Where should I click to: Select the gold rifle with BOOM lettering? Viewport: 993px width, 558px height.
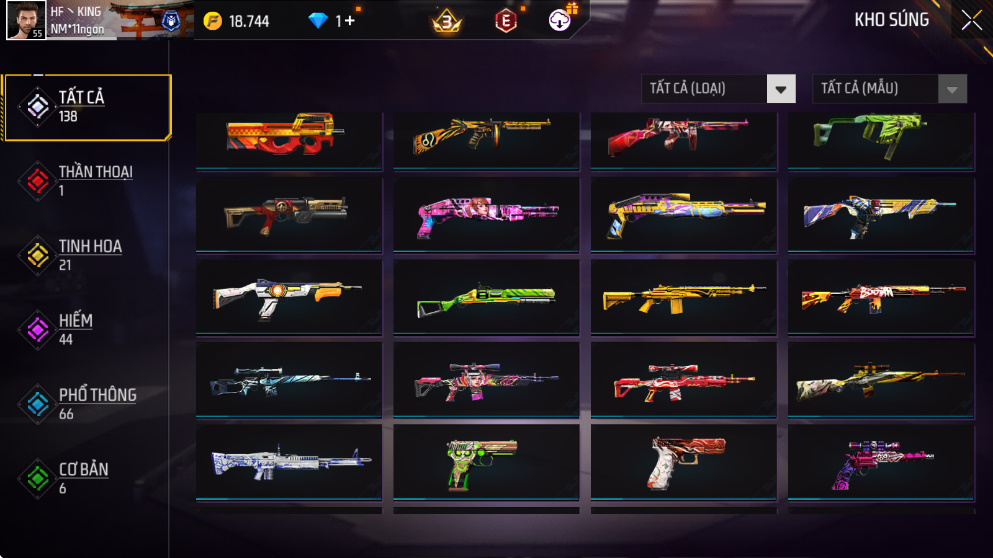point(882,297)
